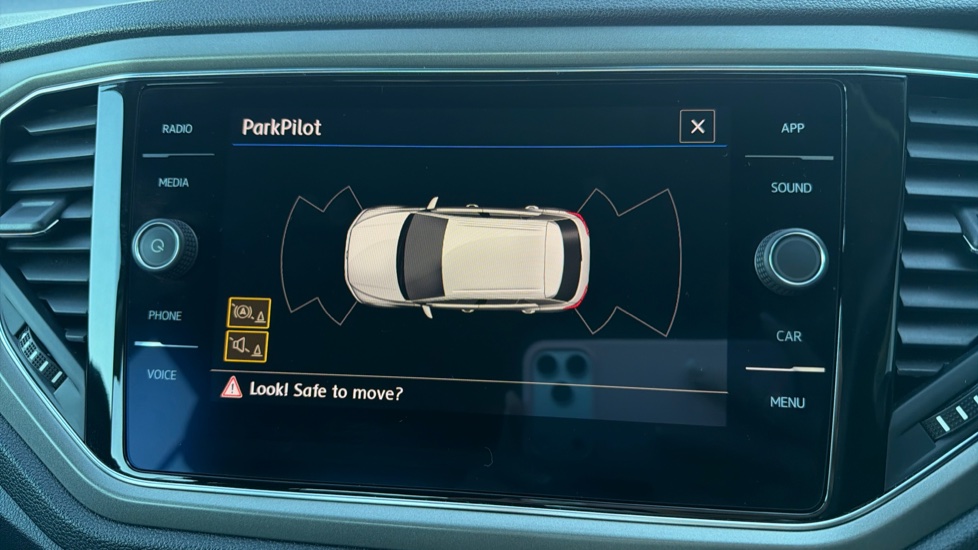
Task: Open the Phone menu
Action: pyautogui.click(x=165, y=316)
